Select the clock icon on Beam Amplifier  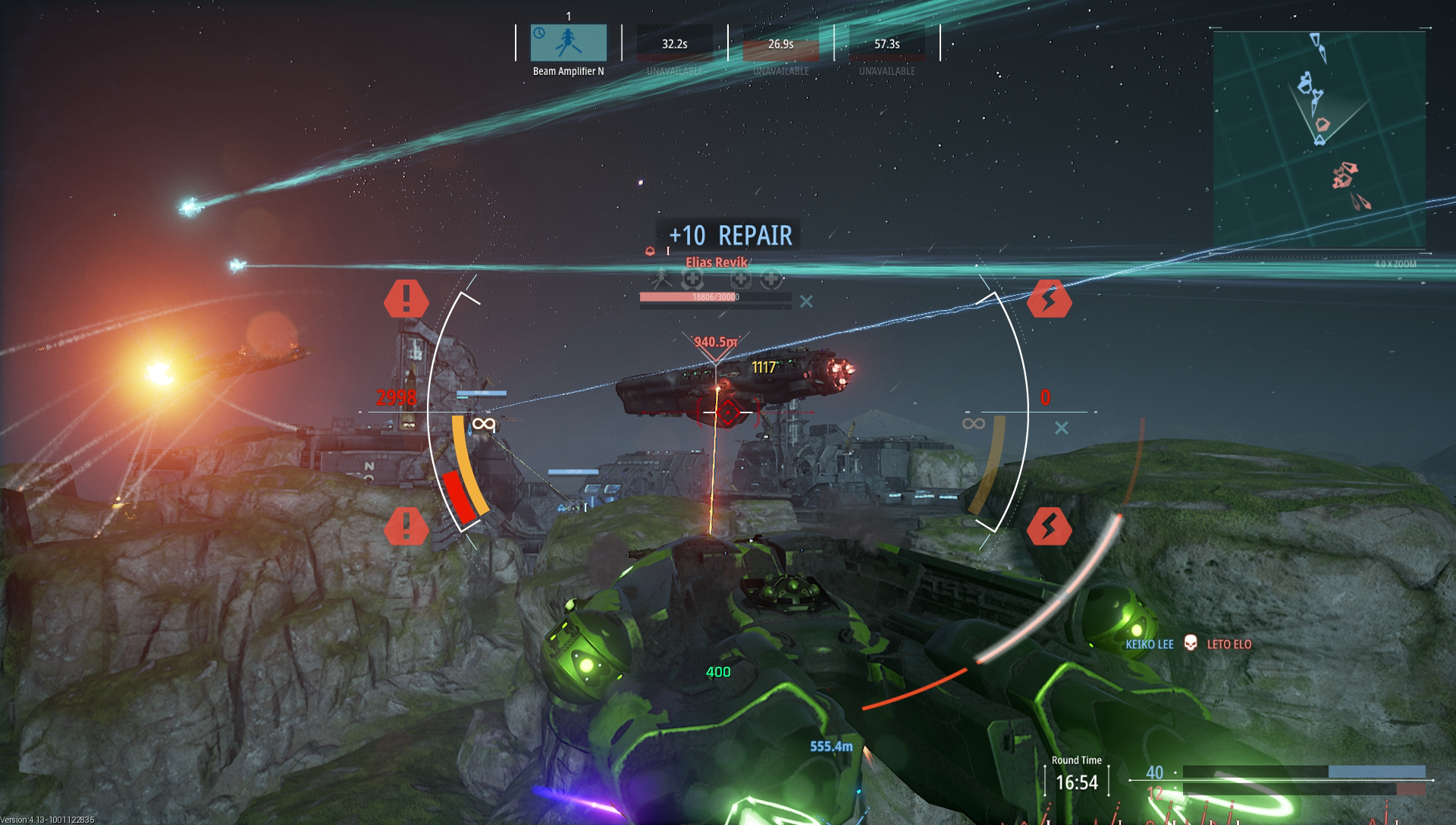coord(540,34)
